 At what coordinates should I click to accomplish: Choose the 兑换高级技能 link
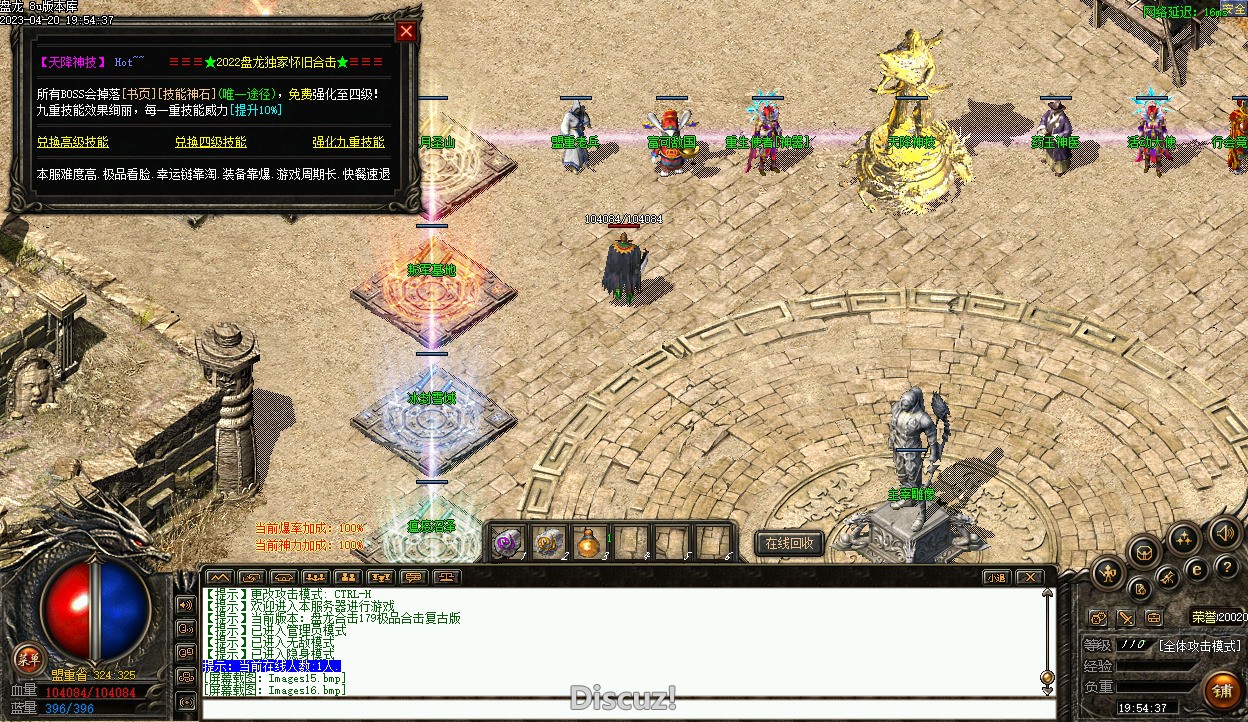pos(73,142)
